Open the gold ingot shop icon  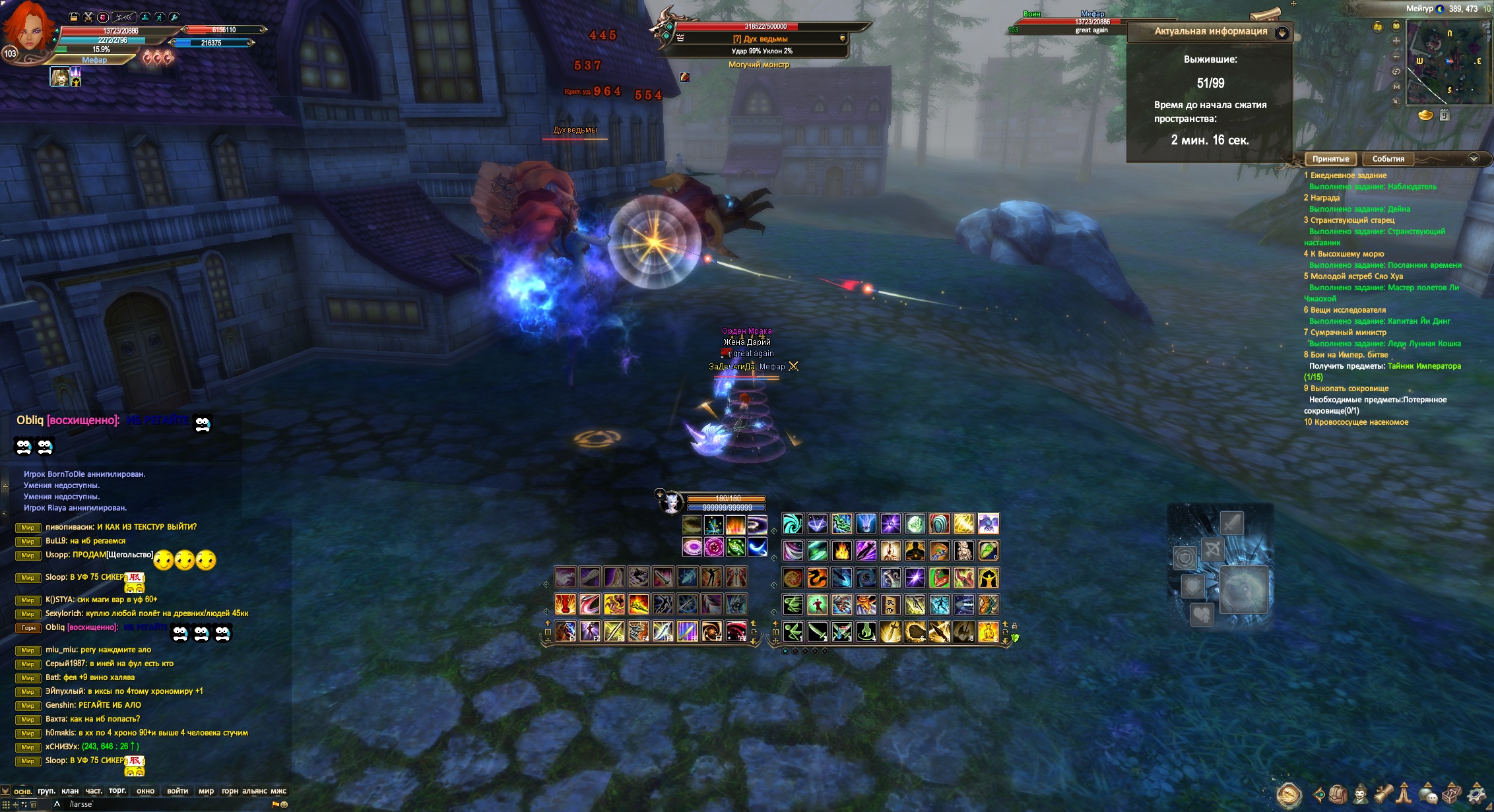coord(1425,115)
